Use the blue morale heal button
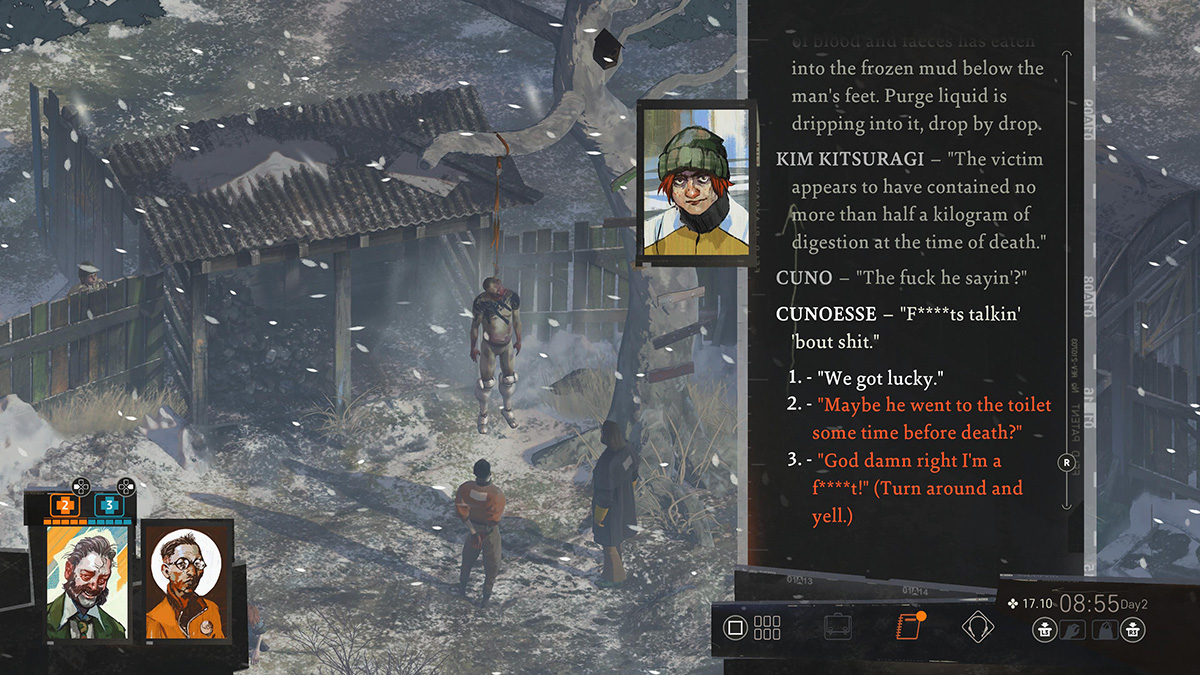1200x675 pixels. [x=107, y=506]
